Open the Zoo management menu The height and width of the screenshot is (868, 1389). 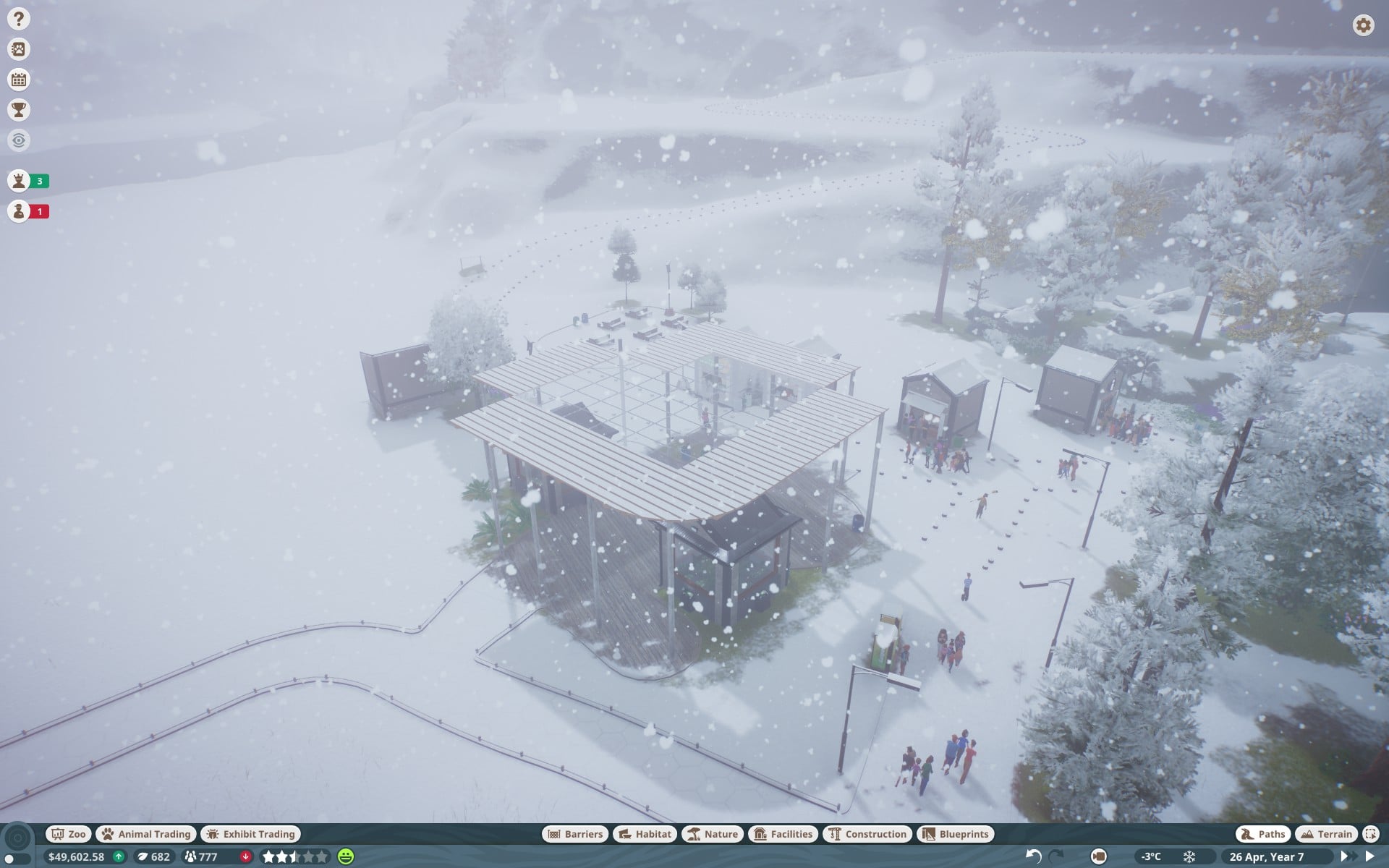click(x=69, y=834)
